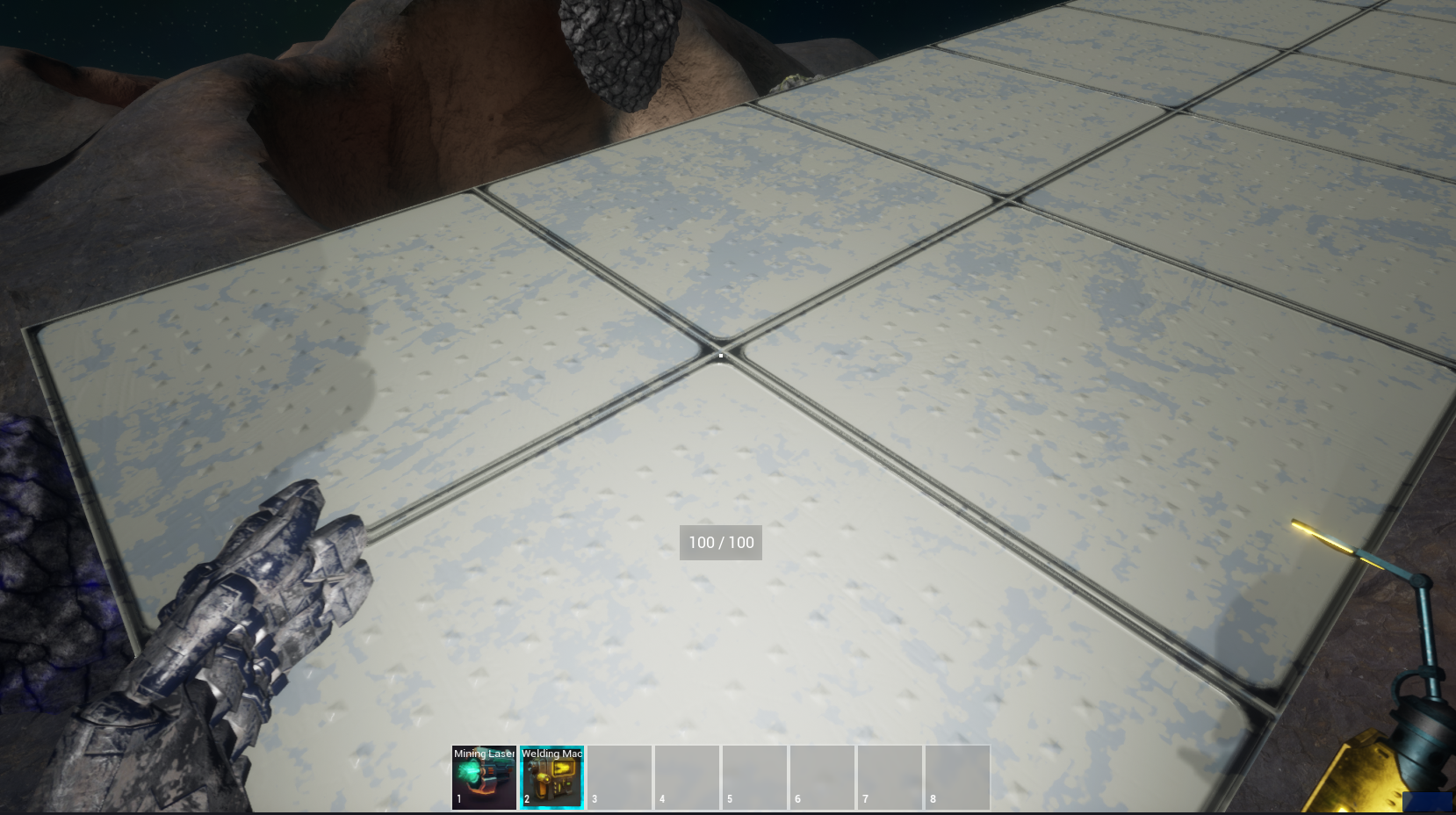Click empty hotbar slot 7
The height and width of the screenshot is (815, 1456).
[890, 776]
